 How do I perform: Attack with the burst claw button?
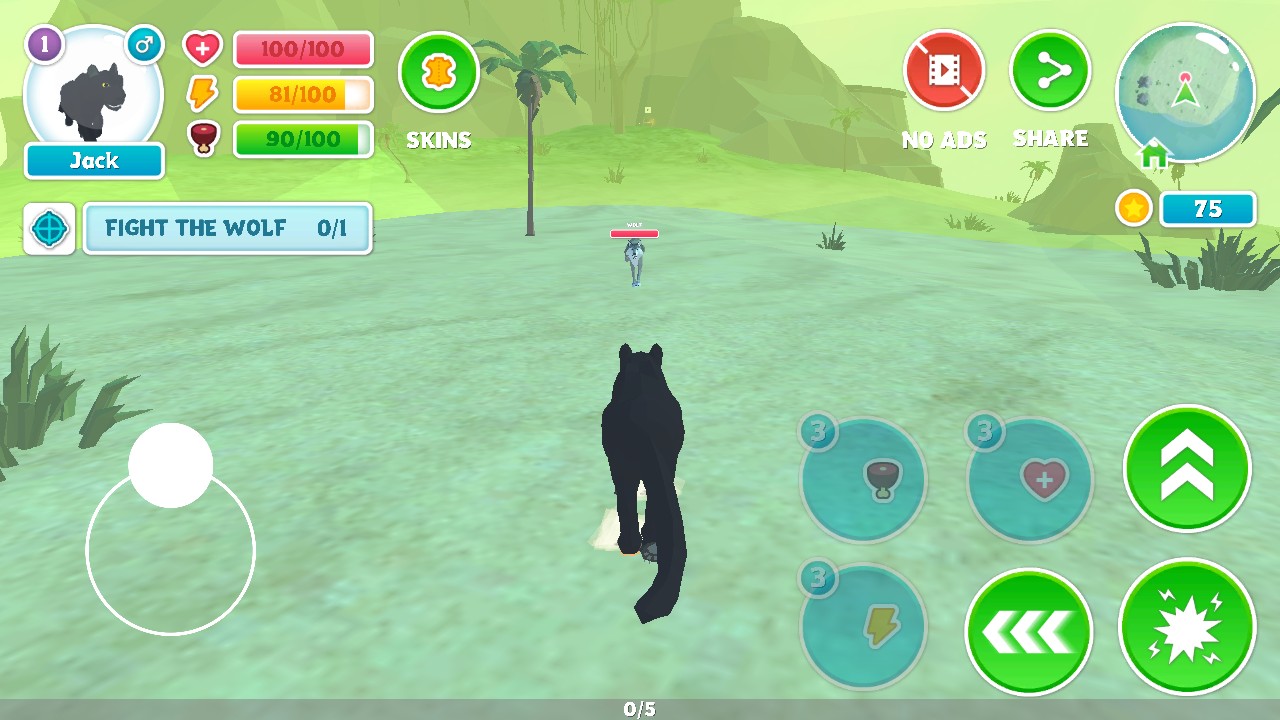point(1187,627)
